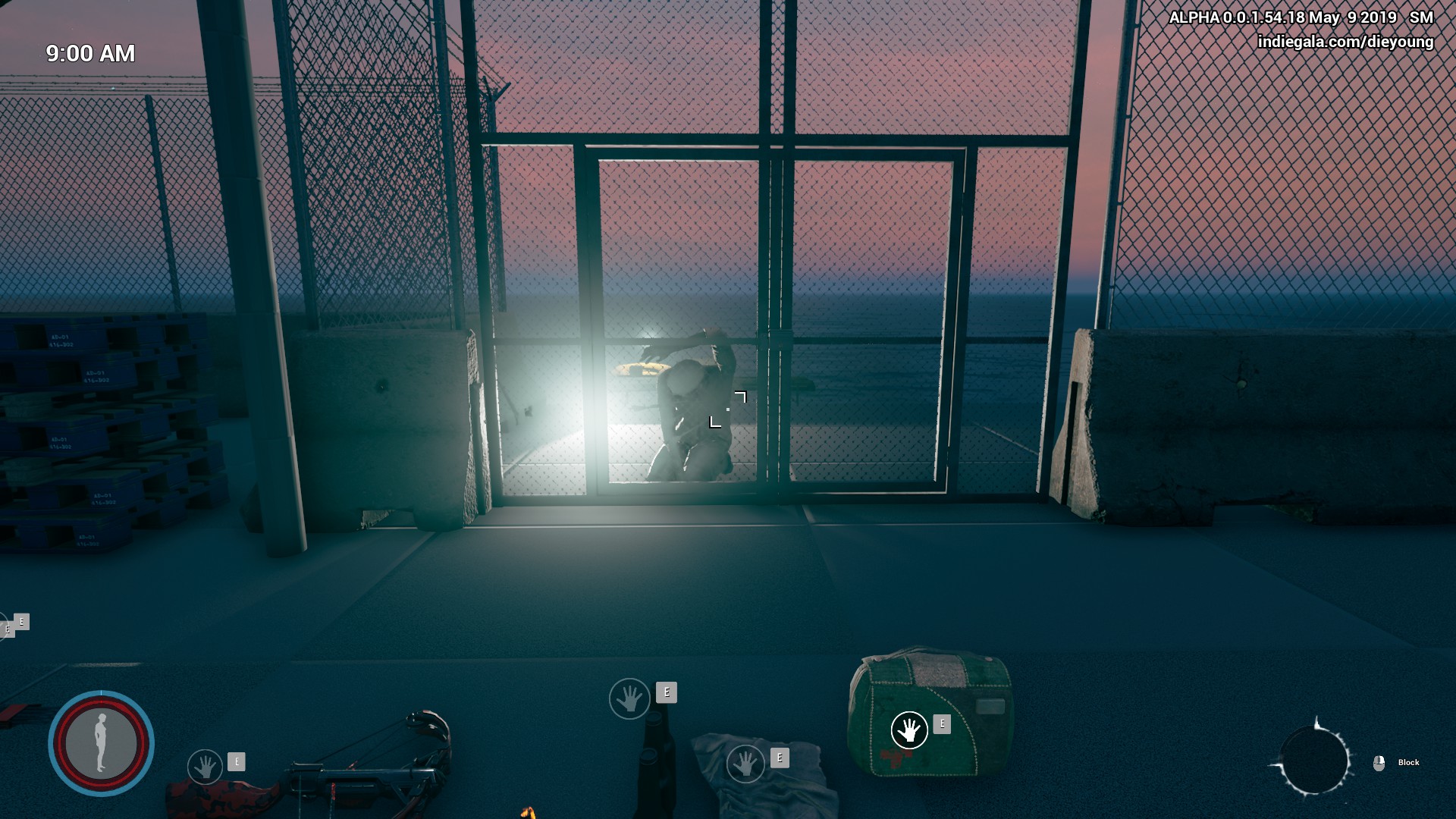Choose the hand icon above the bottle
The image size is (1456, 819).
click(x=629, y=698)
